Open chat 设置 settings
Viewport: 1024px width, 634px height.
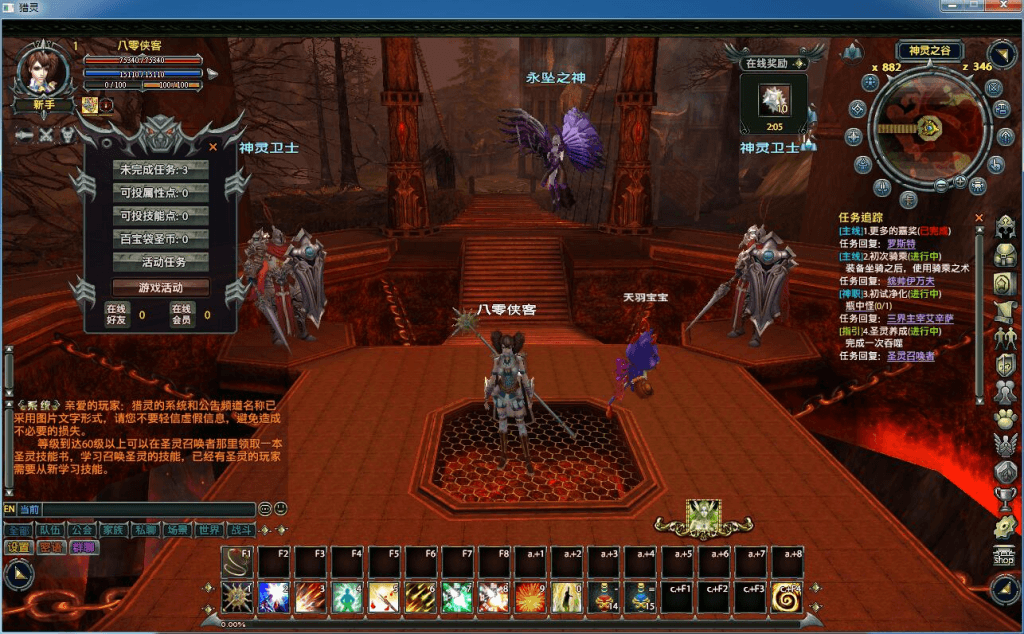point(19,547)
